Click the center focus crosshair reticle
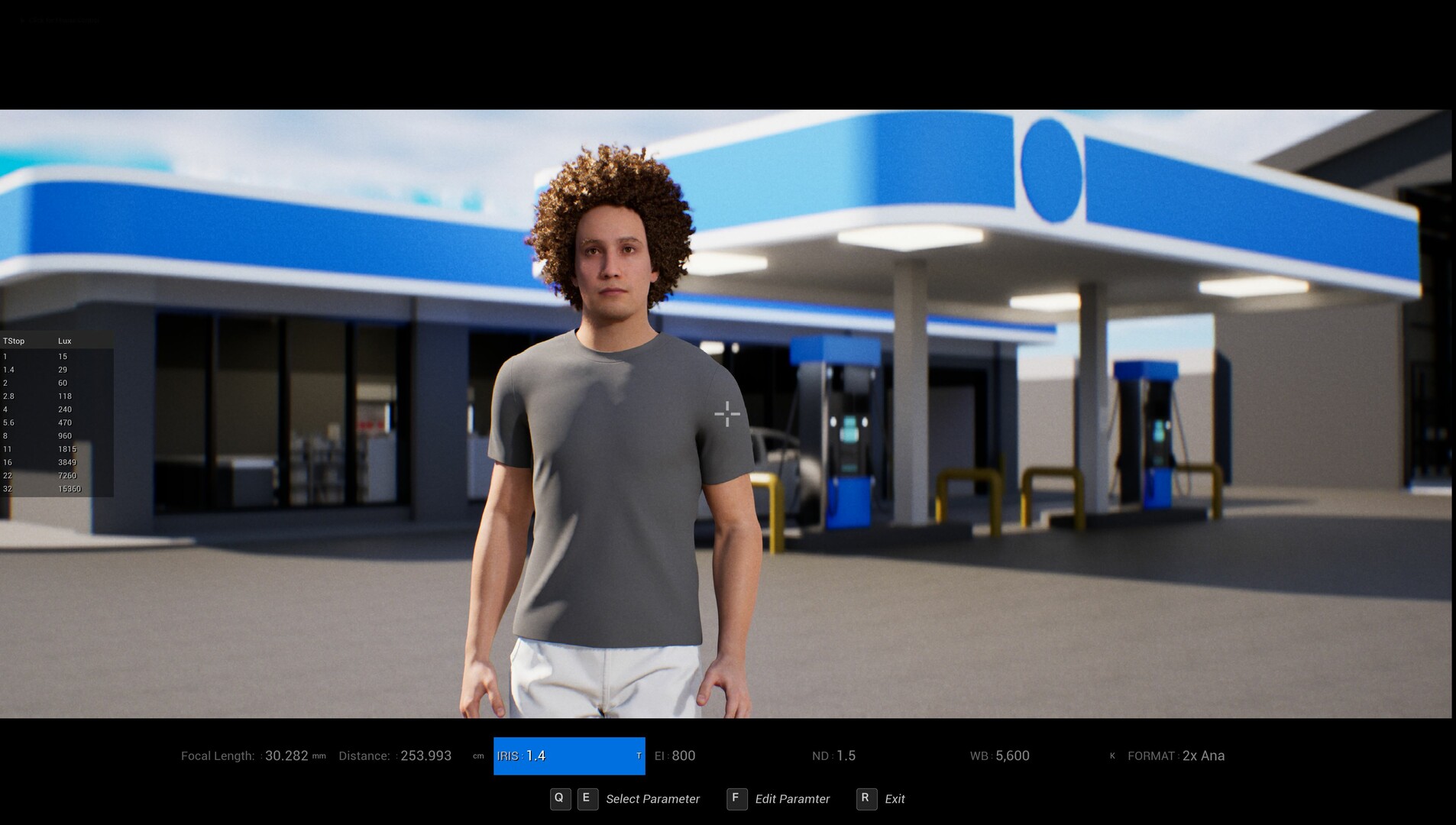Viewport: 1456px width, 825px height. [726, 413]
